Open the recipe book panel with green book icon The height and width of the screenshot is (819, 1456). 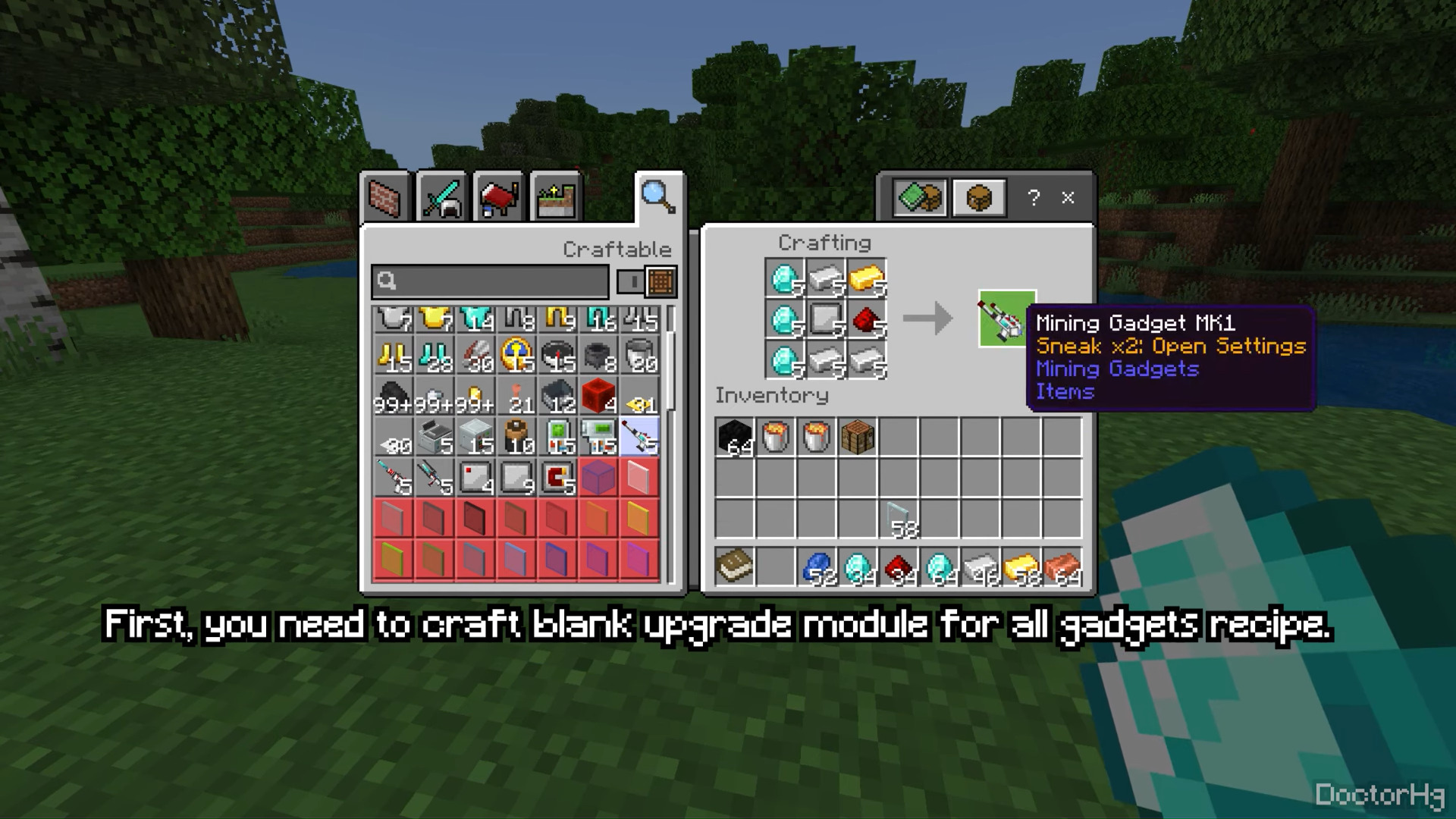(919, 198)
